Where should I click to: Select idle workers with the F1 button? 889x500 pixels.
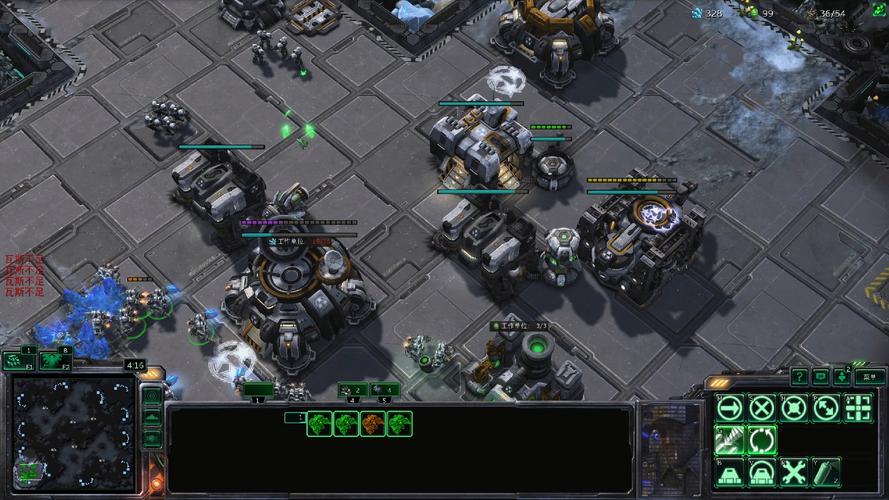(x=18, y=361)
